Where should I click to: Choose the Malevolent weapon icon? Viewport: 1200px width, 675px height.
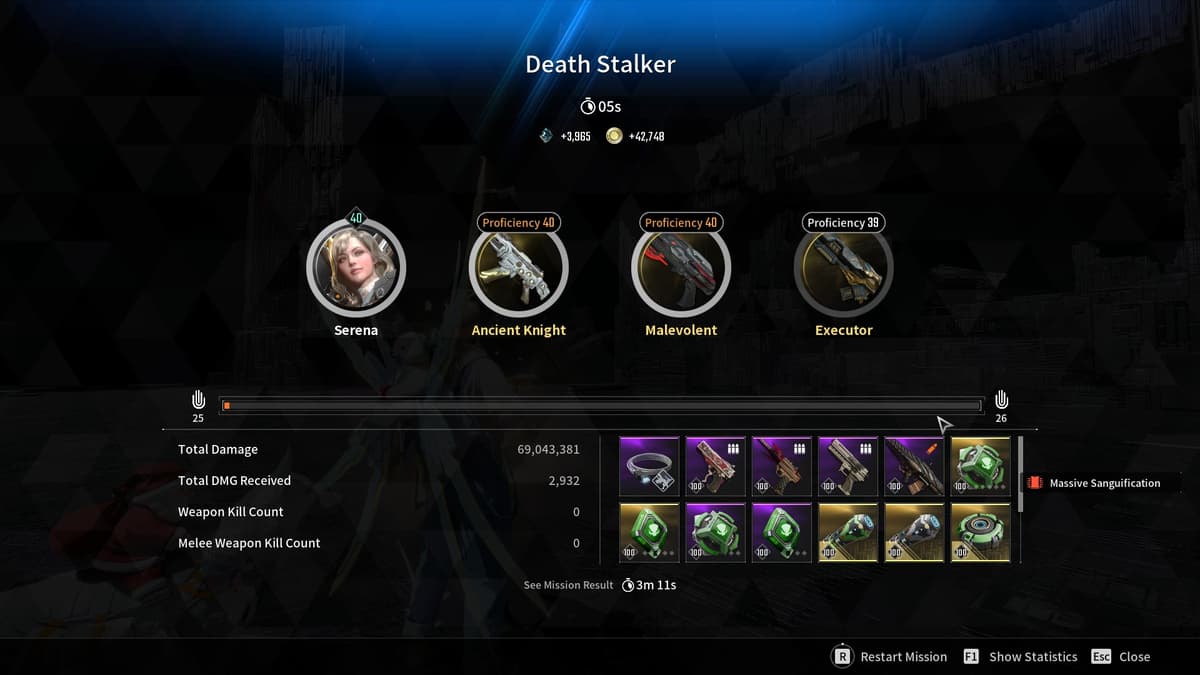click(681, 268)
